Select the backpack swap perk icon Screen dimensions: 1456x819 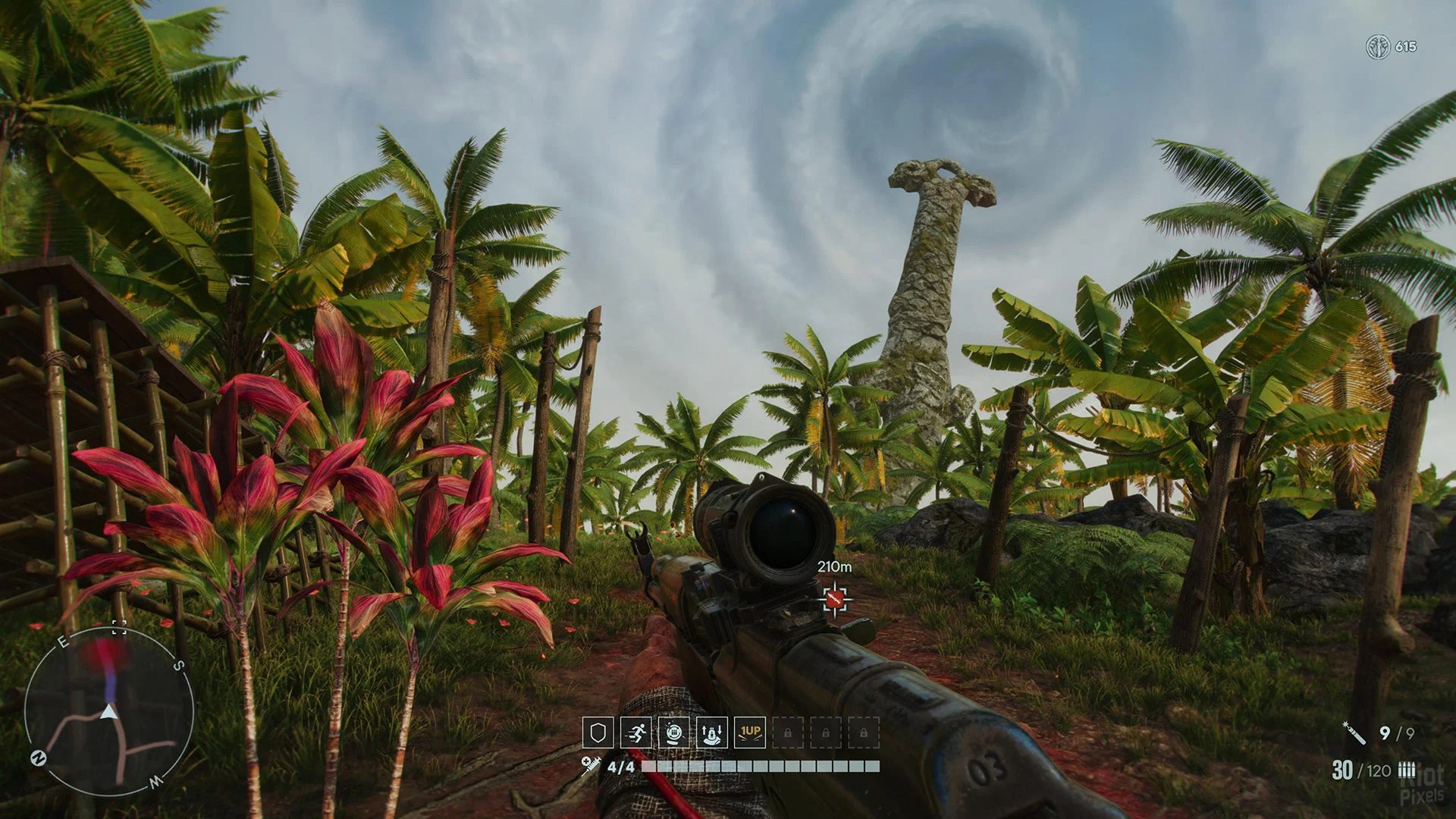coord(711,733)
